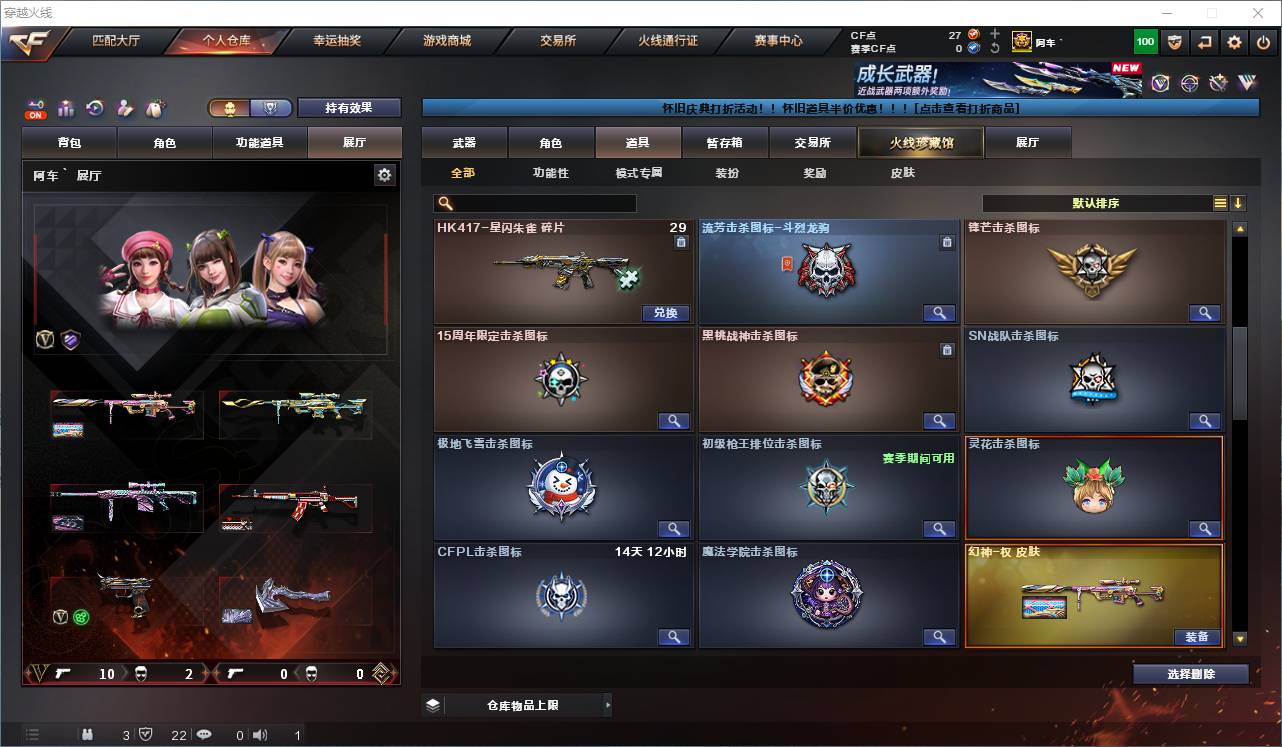Click the repeat/return arrow icon near the top-right

1204,42
